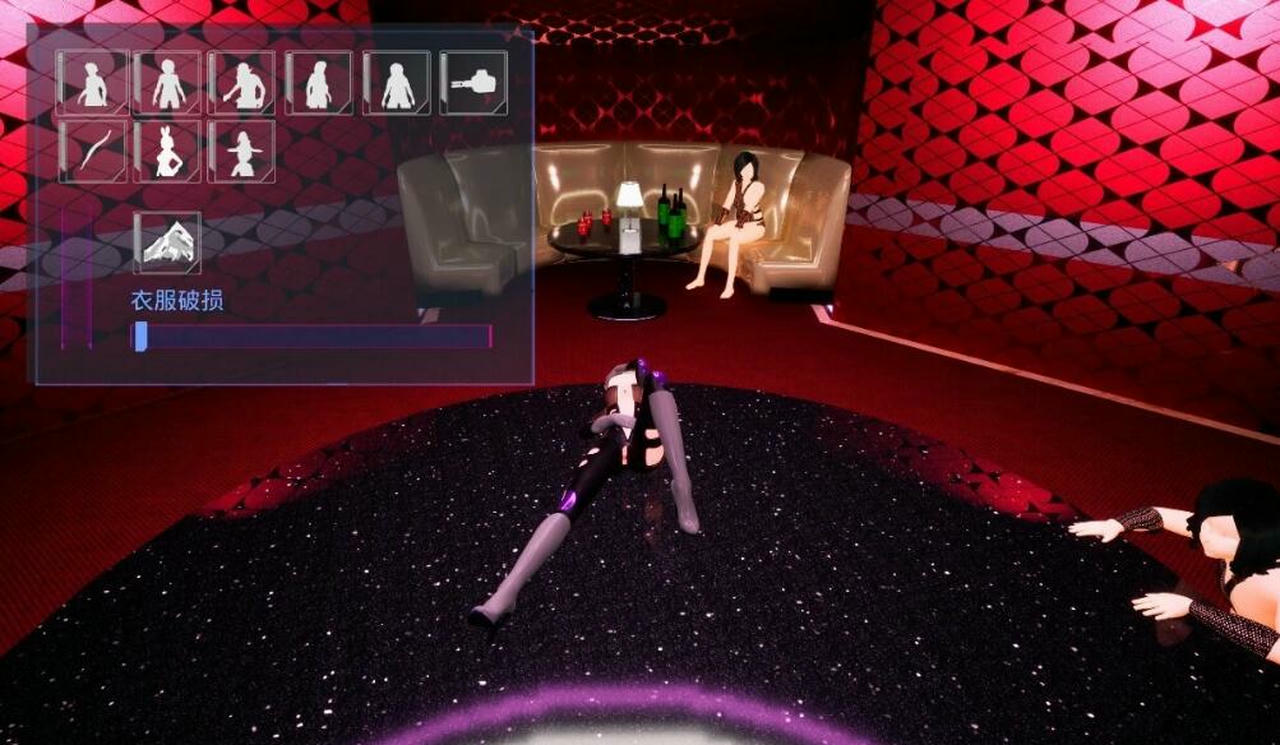Select the arm-extended clothing state icon
The height and width of the screenshot is (745, 1280).
coord(244,84)
